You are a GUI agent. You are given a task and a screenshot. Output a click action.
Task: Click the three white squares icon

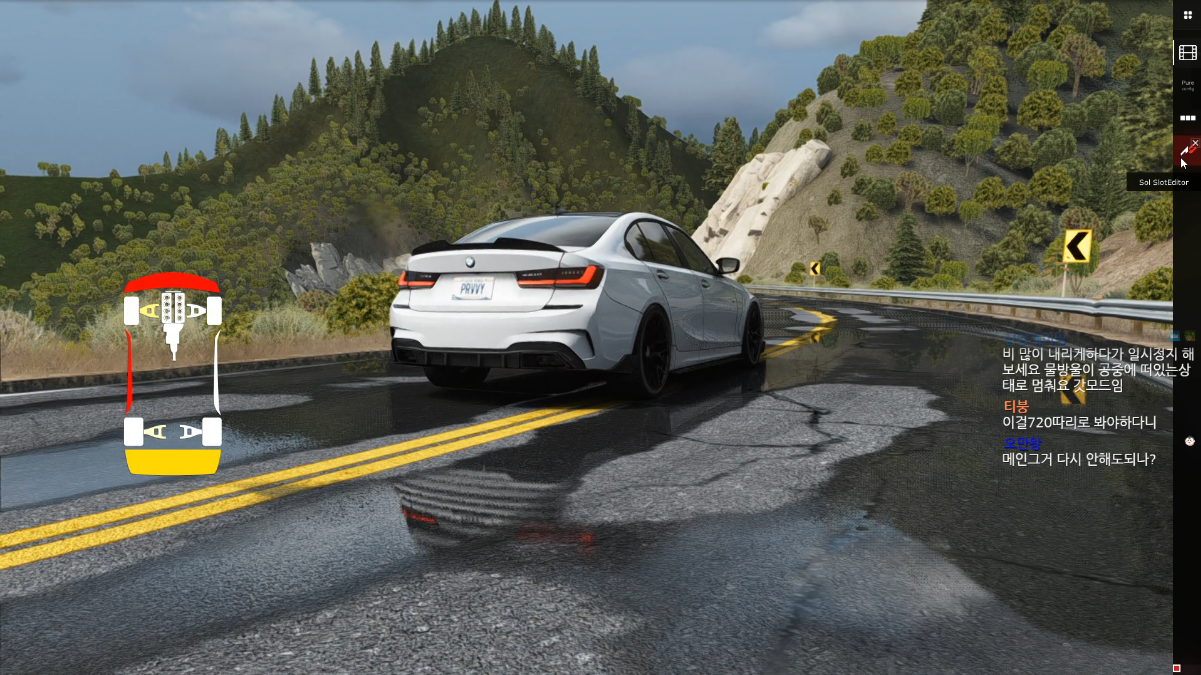pos(1188,118)
